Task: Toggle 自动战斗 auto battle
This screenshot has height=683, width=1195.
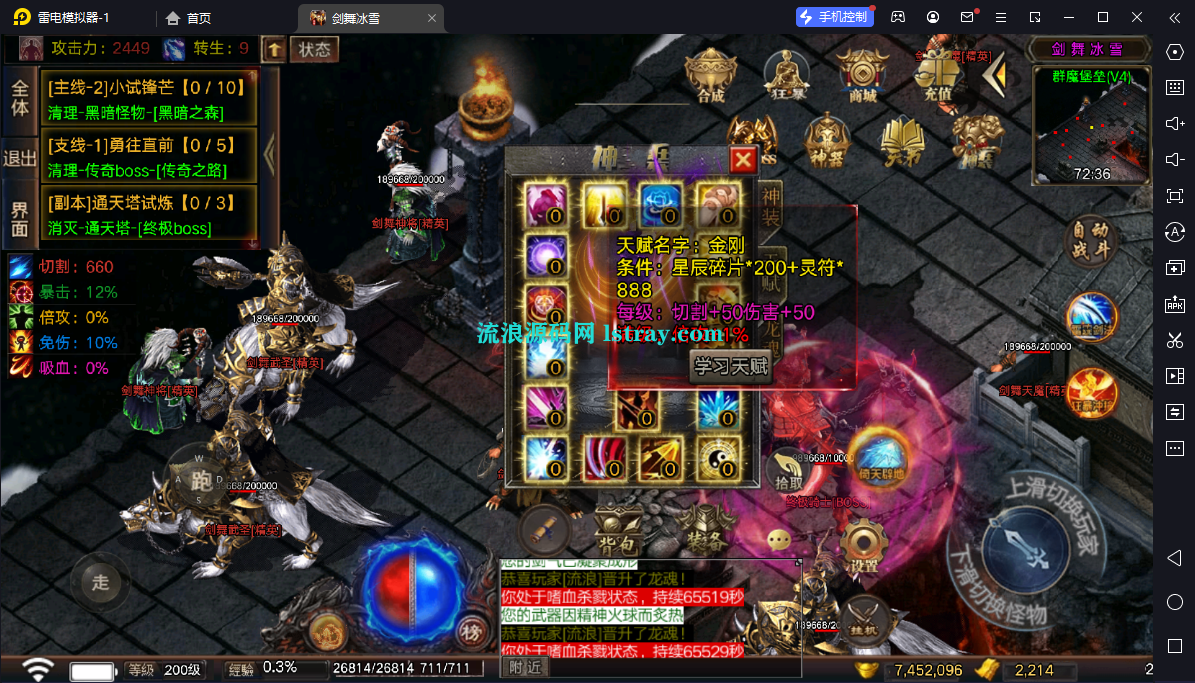Action: [1091, 240]
